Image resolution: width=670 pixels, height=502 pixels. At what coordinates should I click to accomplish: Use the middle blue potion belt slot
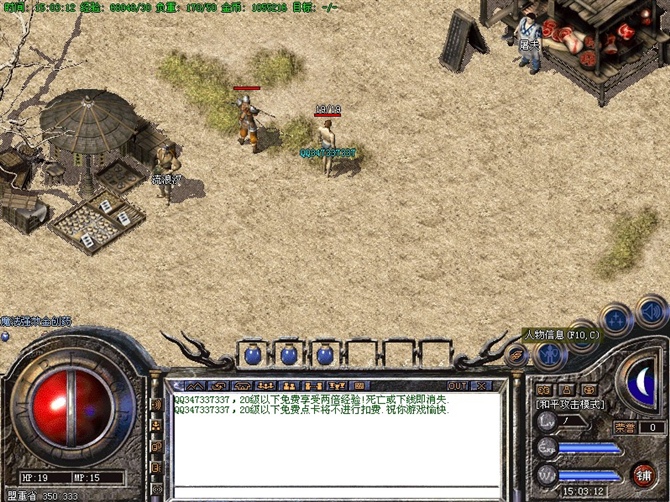[289, 354]
